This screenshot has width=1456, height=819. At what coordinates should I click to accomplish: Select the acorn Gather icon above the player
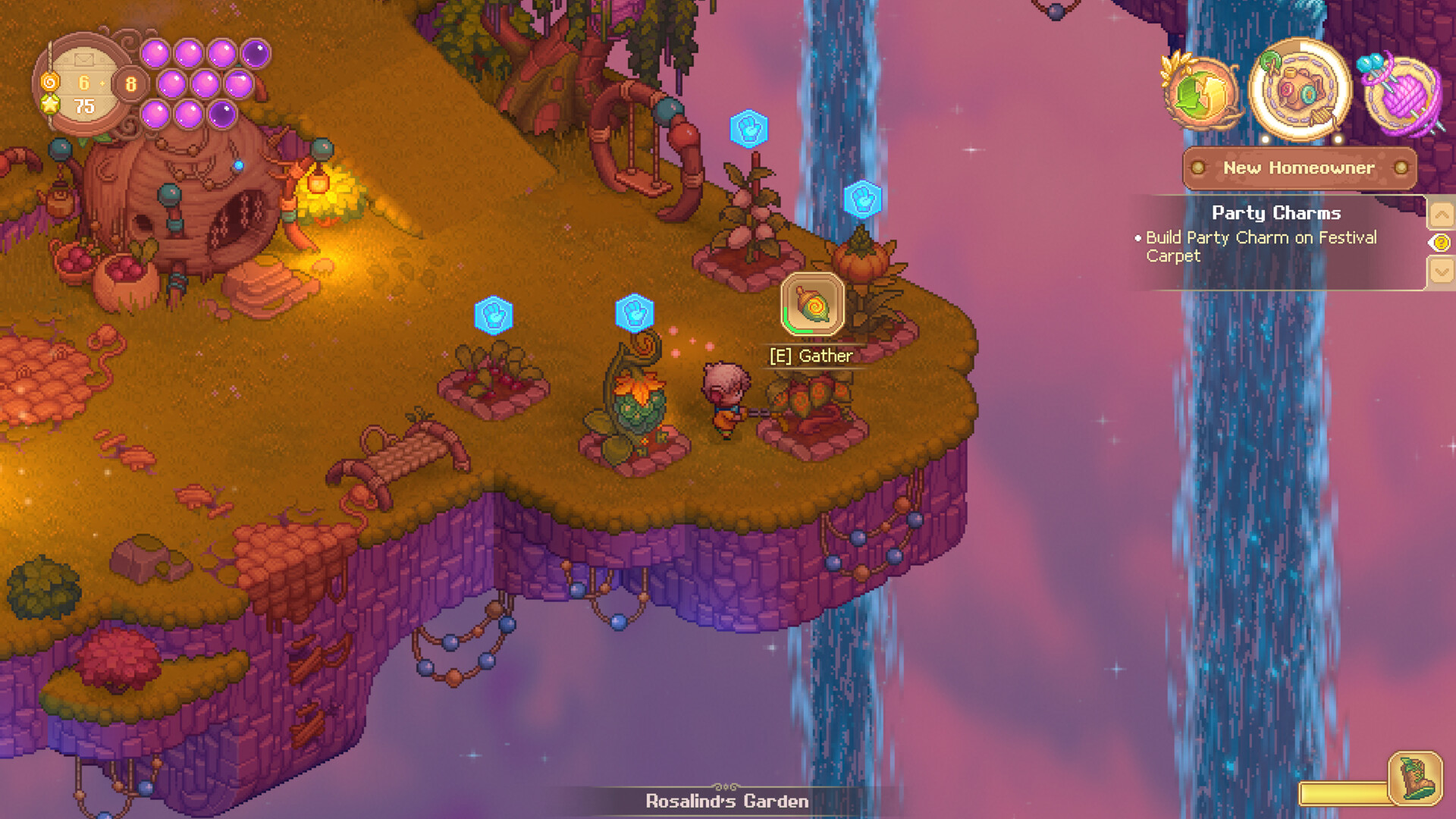pyautogui.click(x=810, y=305)
